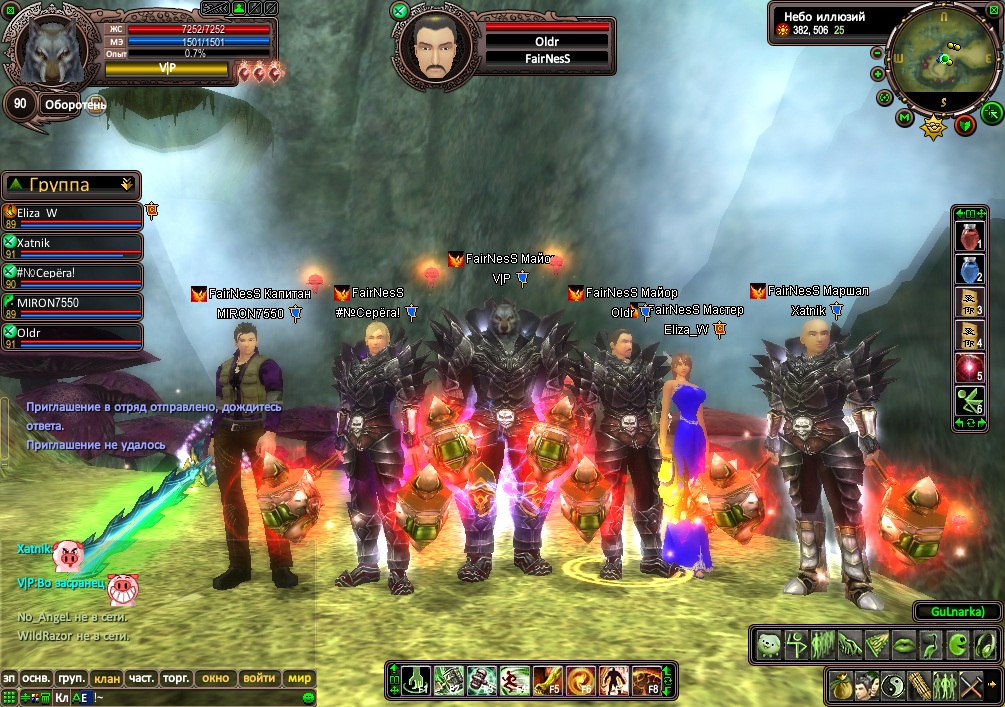
Task: Activate the red orb item in slot 5
Action: (969, 367)
